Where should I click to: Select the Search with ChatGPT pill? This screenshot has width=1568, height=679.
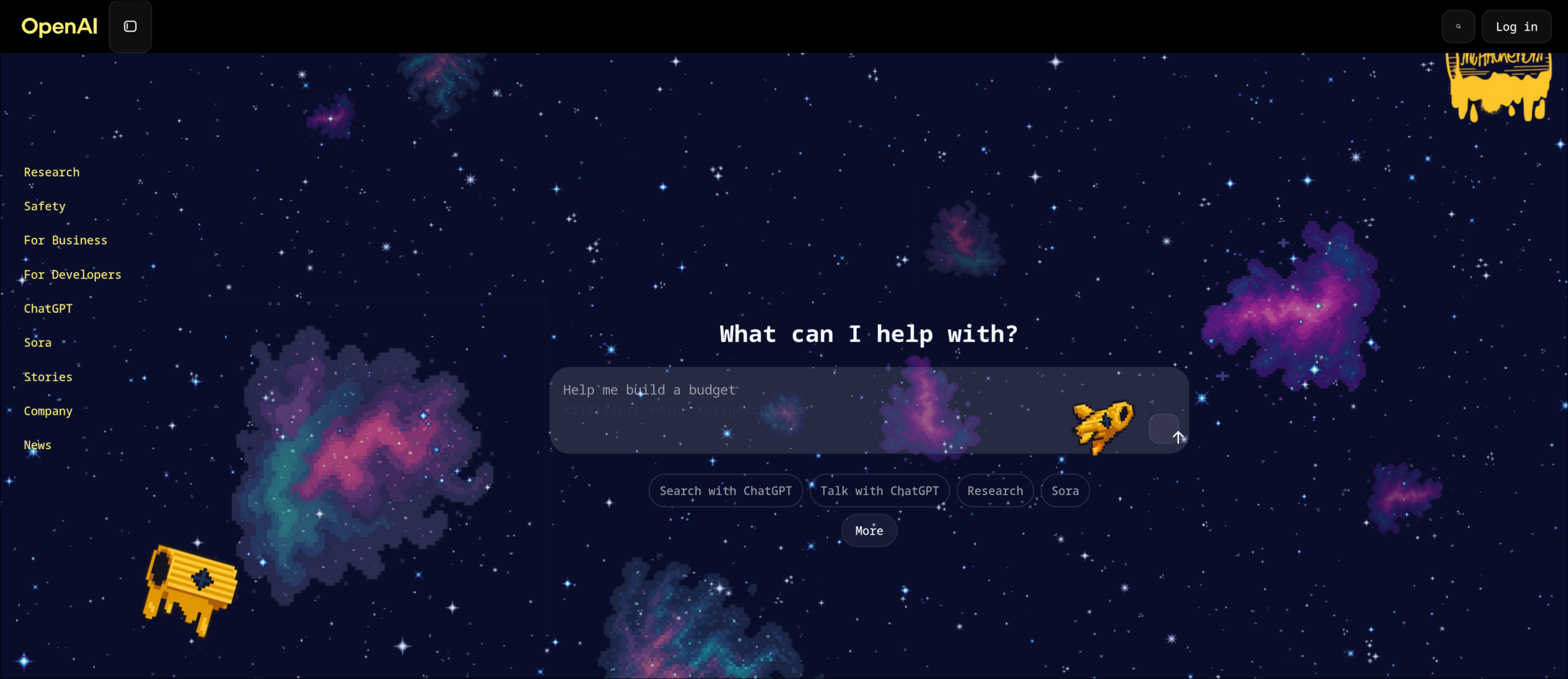(725, 490)
